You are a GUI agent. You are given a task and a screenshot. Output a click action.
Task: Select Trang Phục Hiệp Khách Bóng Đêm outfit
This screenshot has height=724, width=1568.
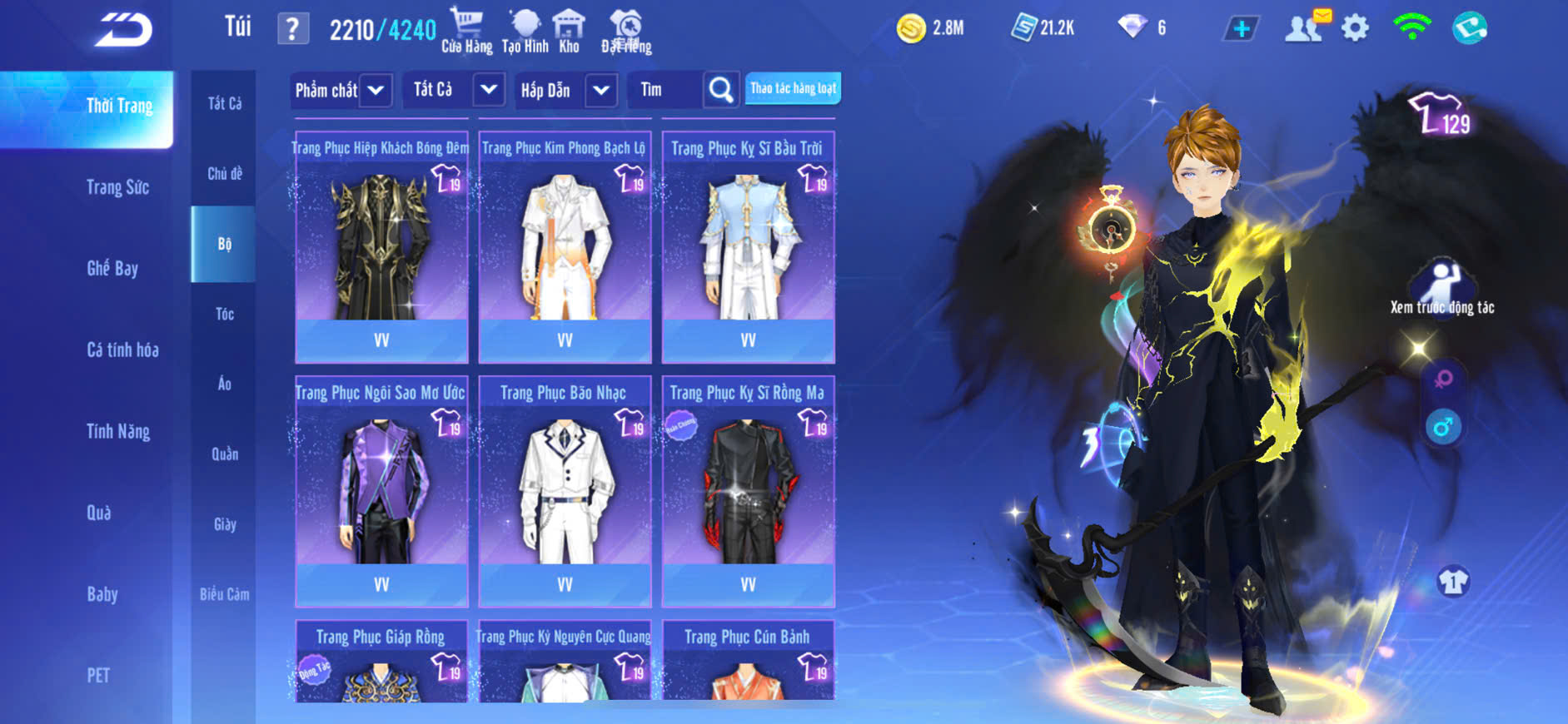click(381, 247)
